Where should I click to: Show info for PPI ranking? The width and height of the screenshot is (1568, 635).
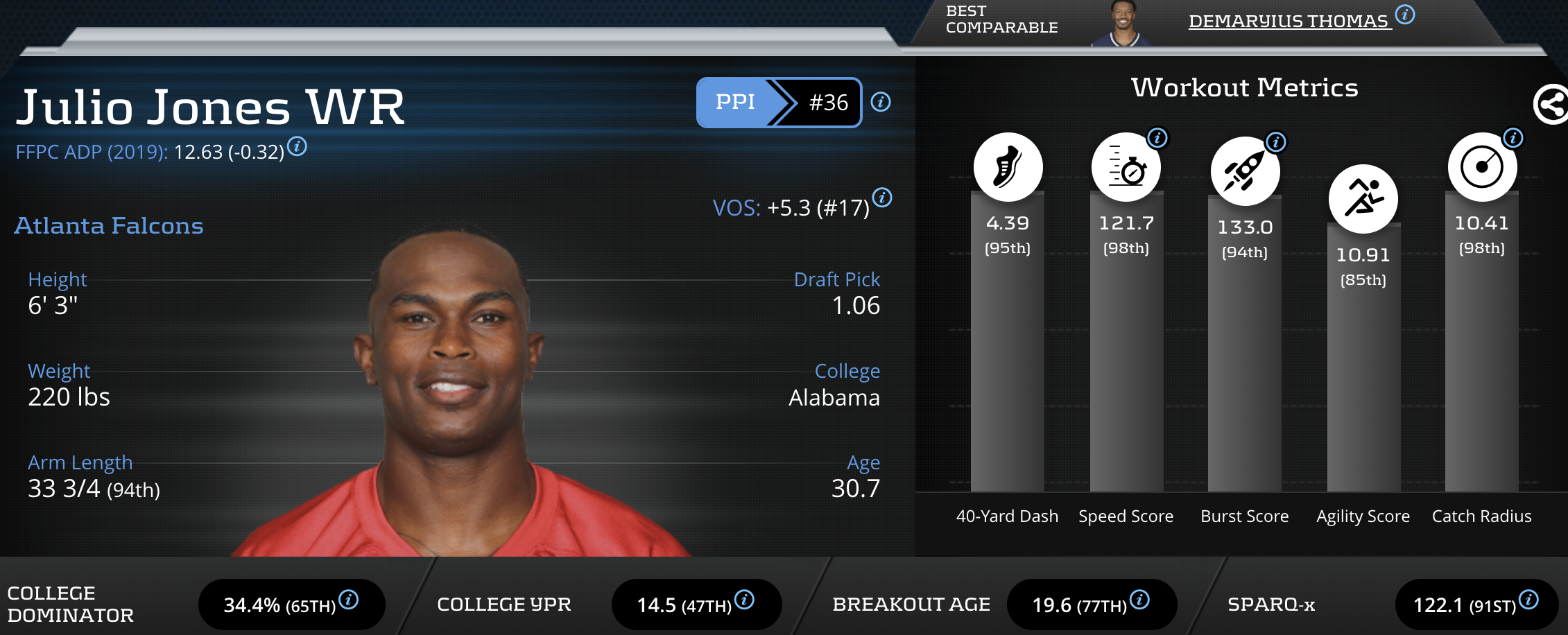click(x=881, y=103)
